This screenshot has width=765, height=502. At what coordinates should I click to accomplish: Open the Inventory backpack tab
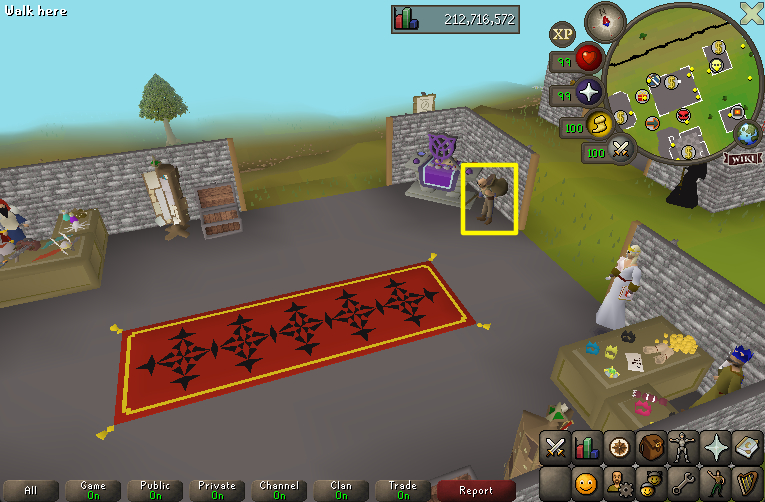click(651, 447)
